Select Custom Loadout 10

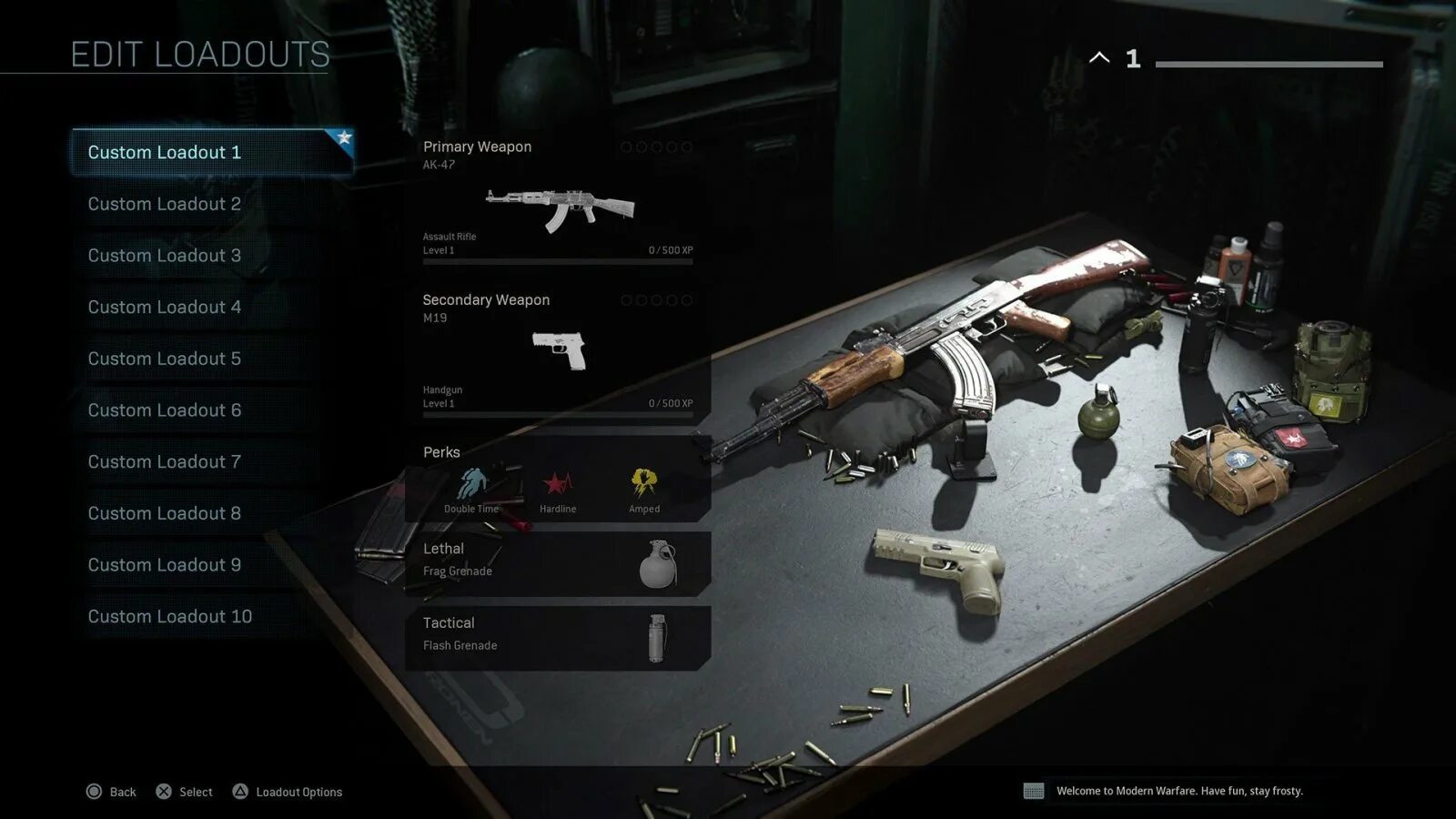coord(170,617)
